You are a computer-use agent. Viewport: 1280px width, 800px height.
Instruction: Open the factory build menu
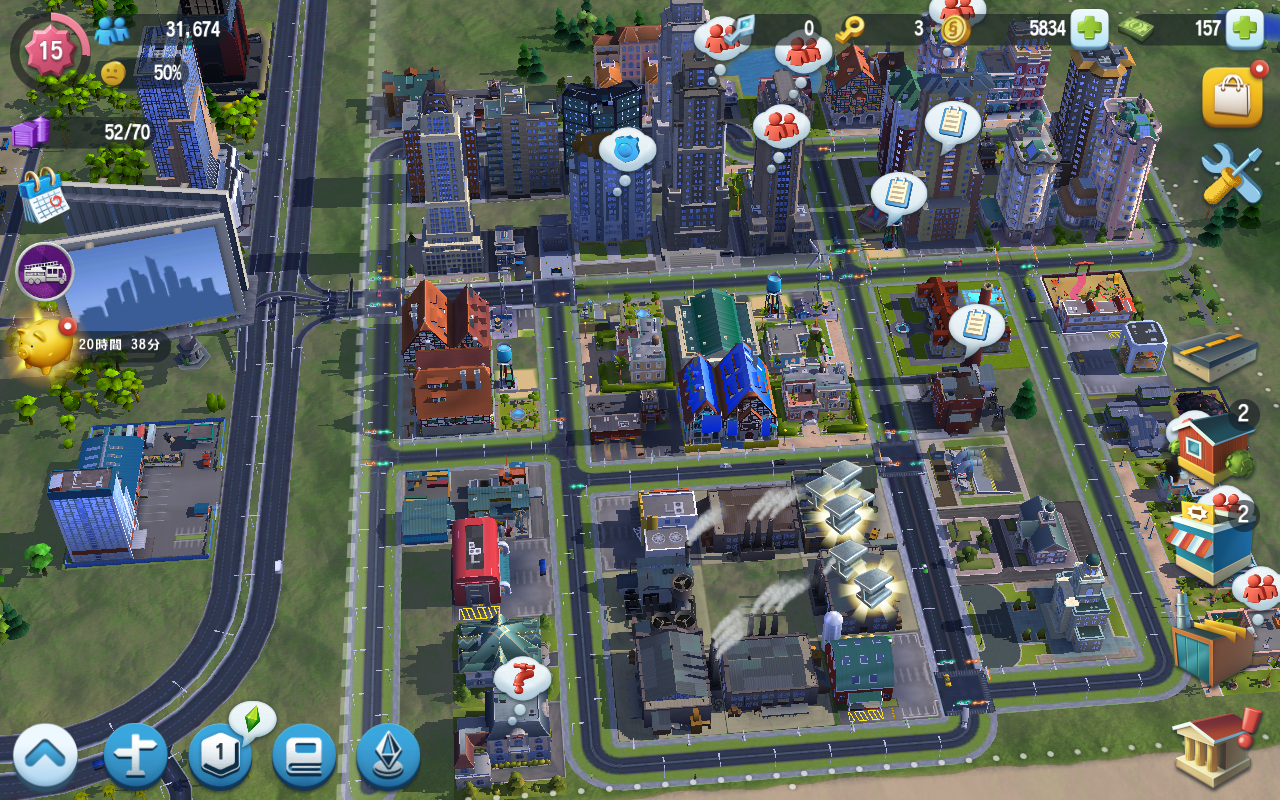pyautogui.click(x=1213, y=645)
